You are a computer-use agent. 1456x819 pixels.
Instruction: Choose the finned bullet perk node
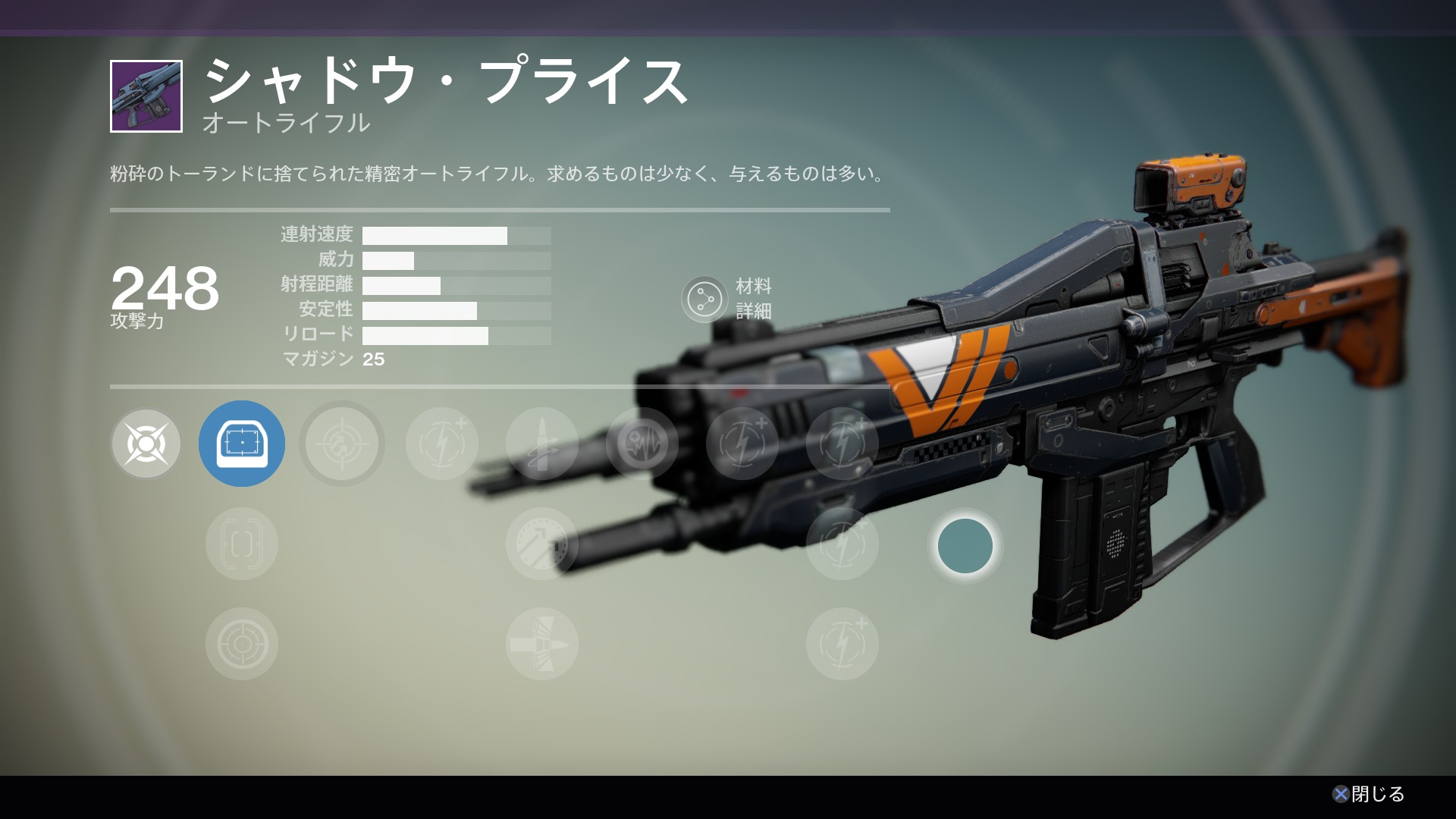(541, 644)
